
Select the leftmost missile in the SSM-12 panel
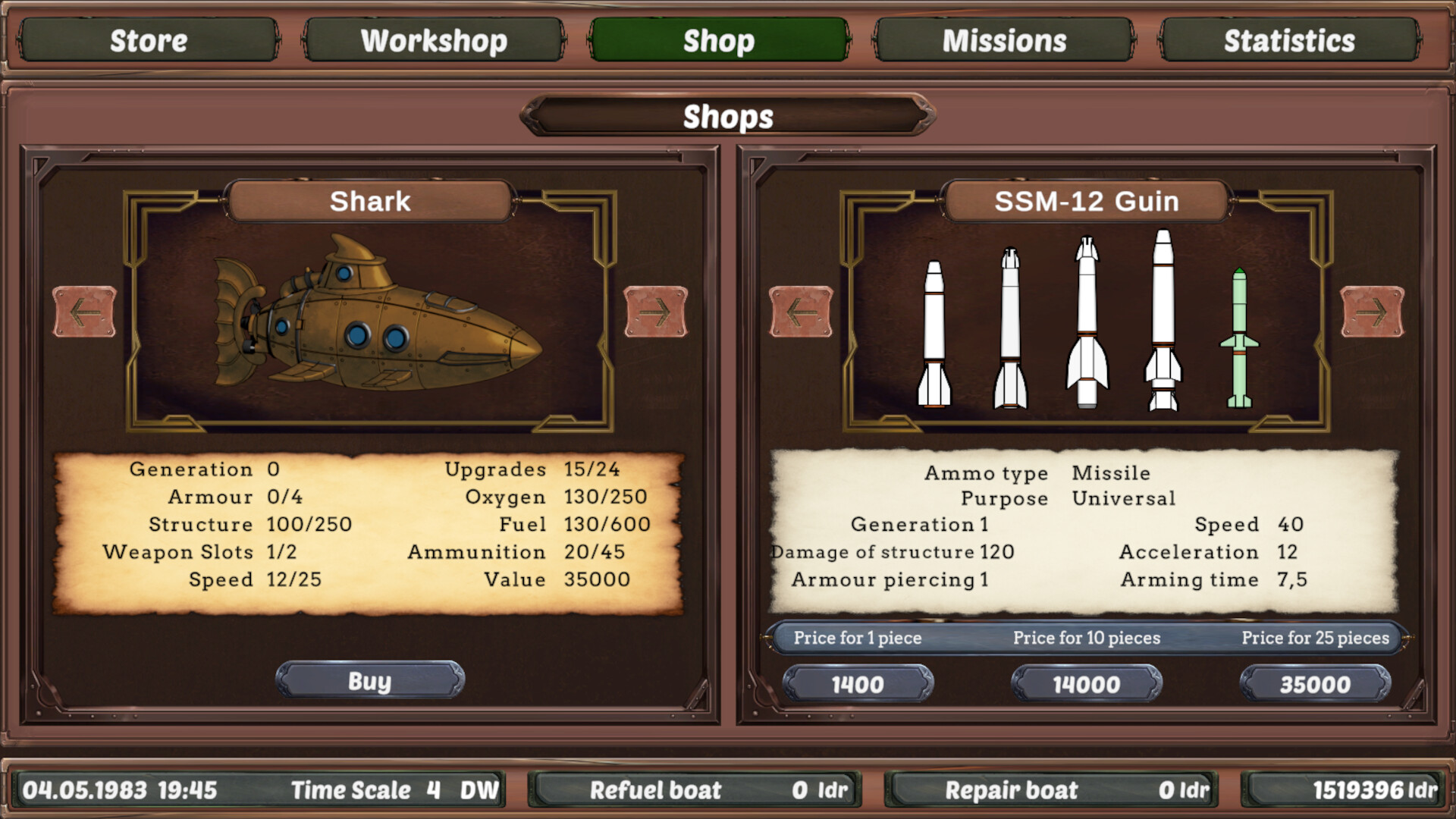point(934,334)
